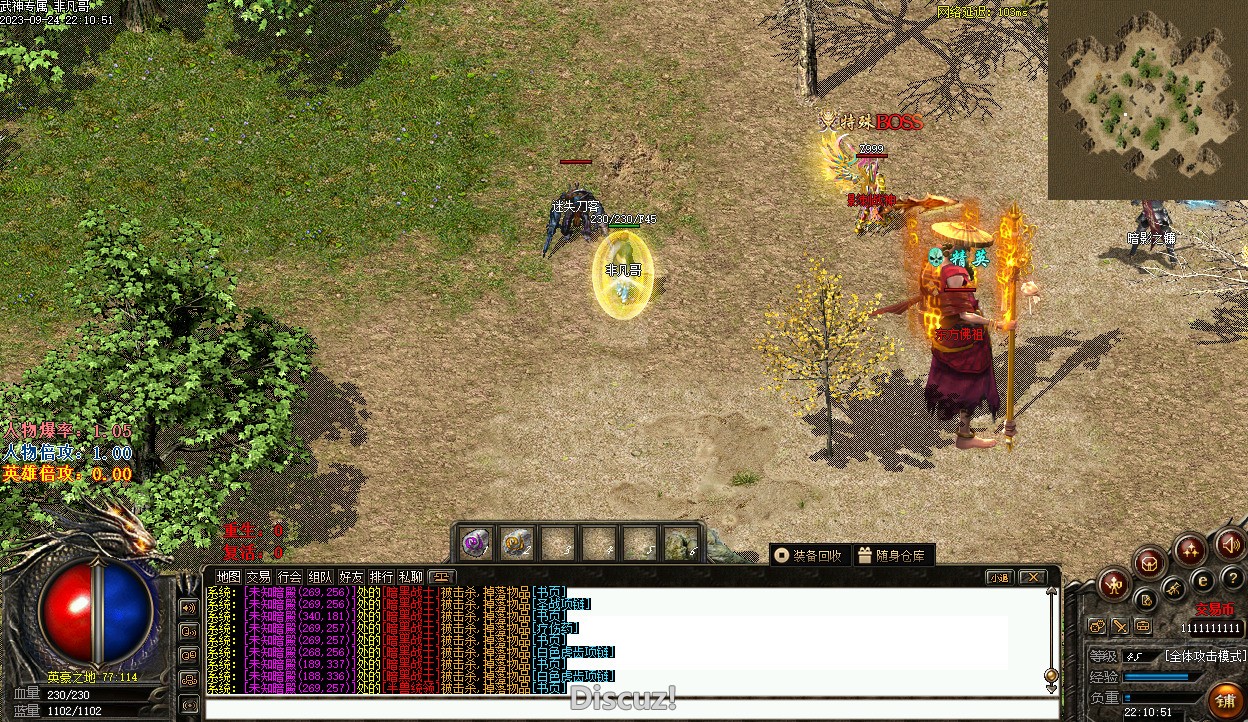1248x722 pixels.
Task: Use the purple swirl stone in hotbar slot 1
Action: point(475,543)
